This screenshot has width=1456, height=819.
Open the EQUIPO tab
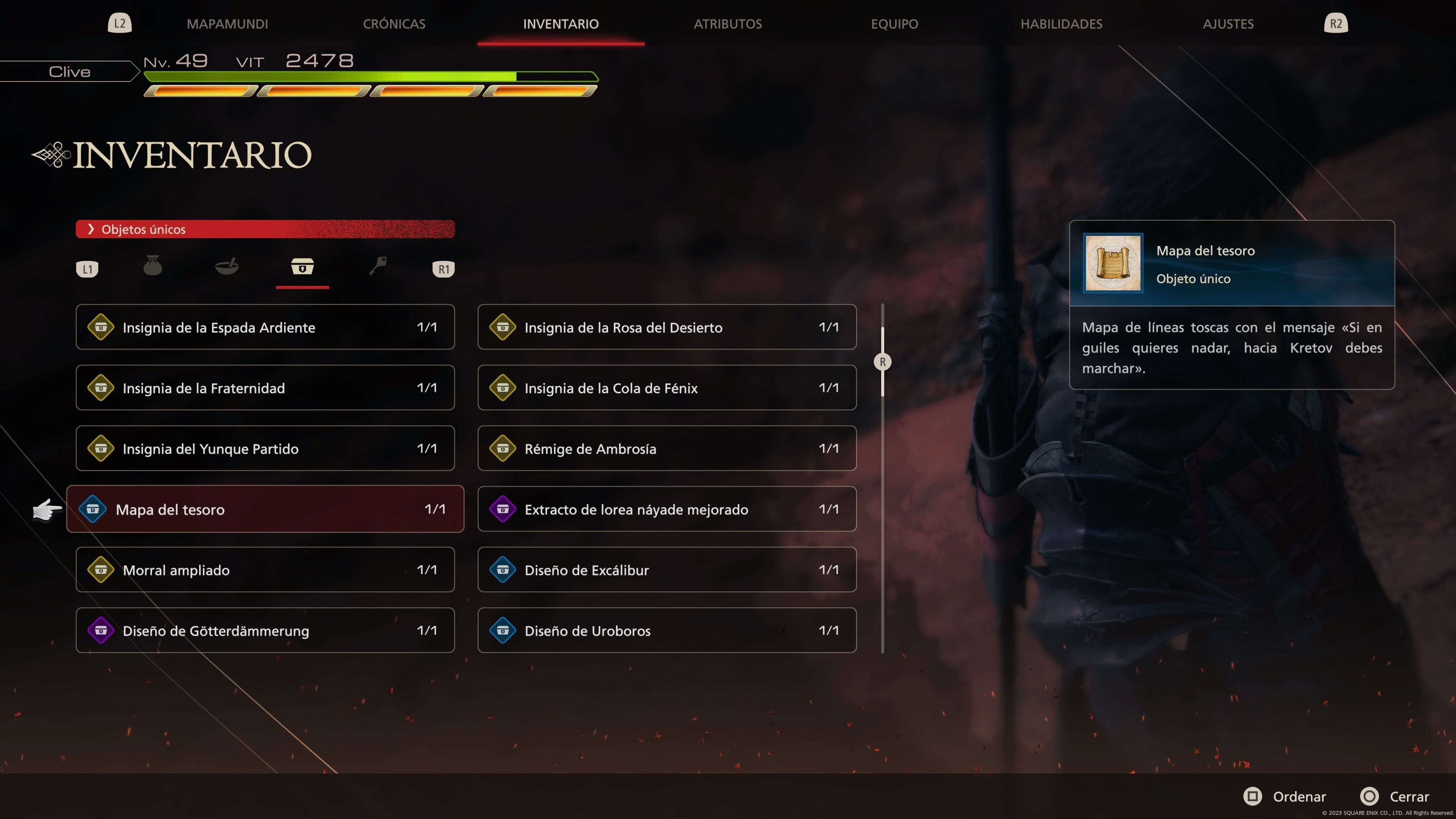click(894, 24)
